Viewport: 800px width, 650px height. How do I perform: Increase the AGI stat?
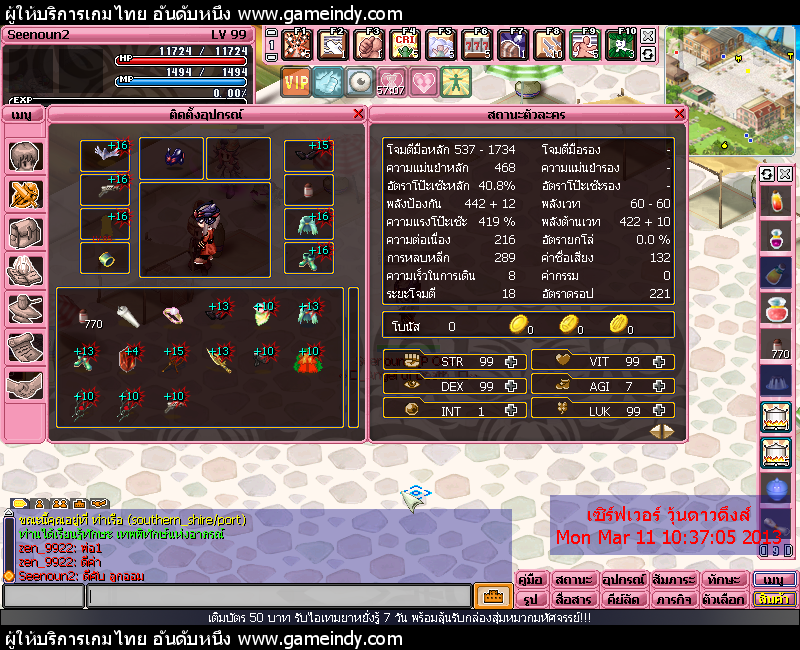659,384
